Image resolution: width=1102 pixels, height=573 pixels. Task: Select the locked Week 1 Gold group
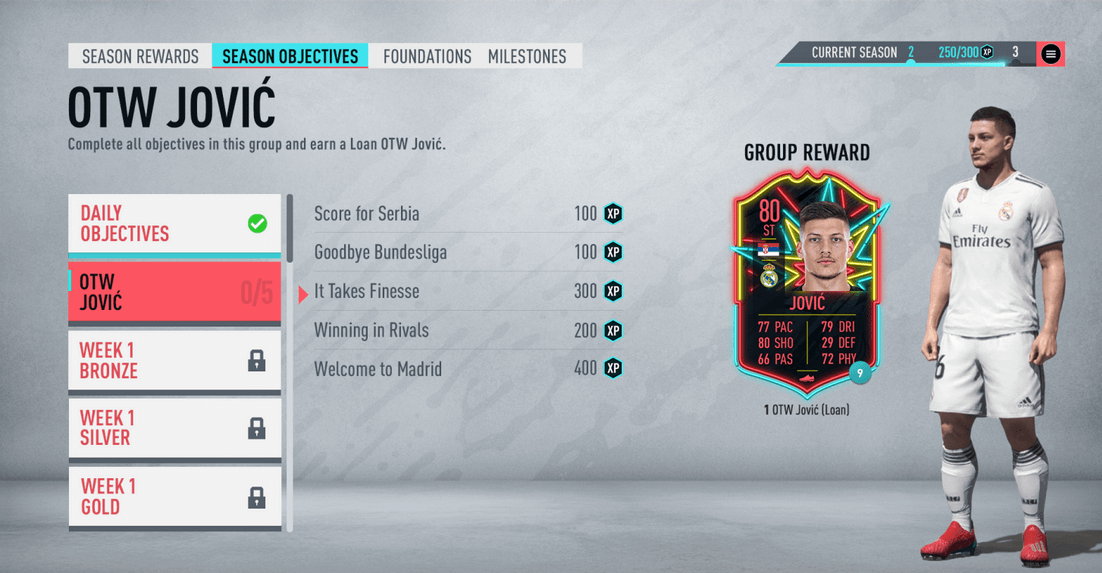point(174,496)
